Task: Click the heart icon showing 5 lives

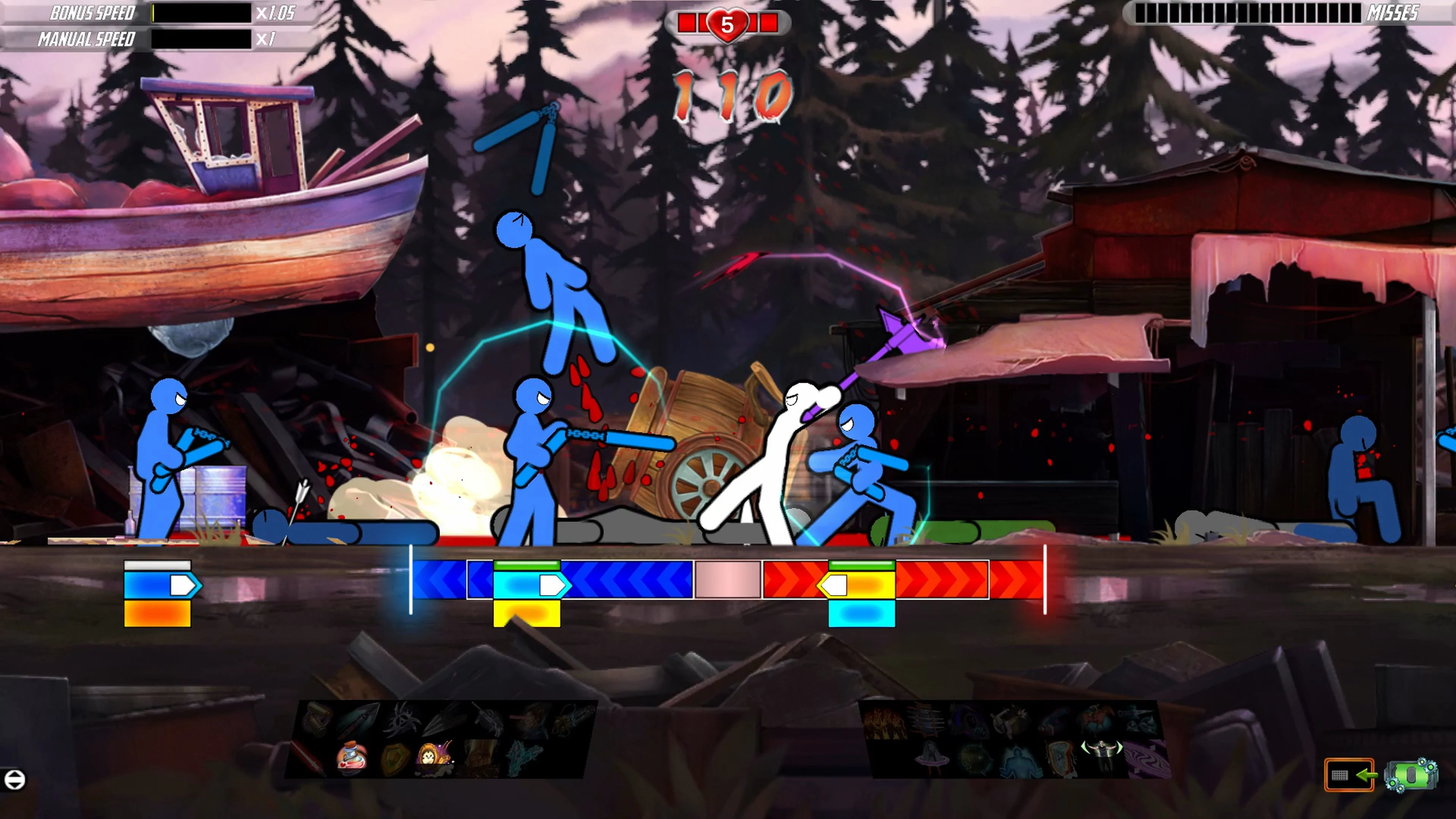Action: point(728,24)
